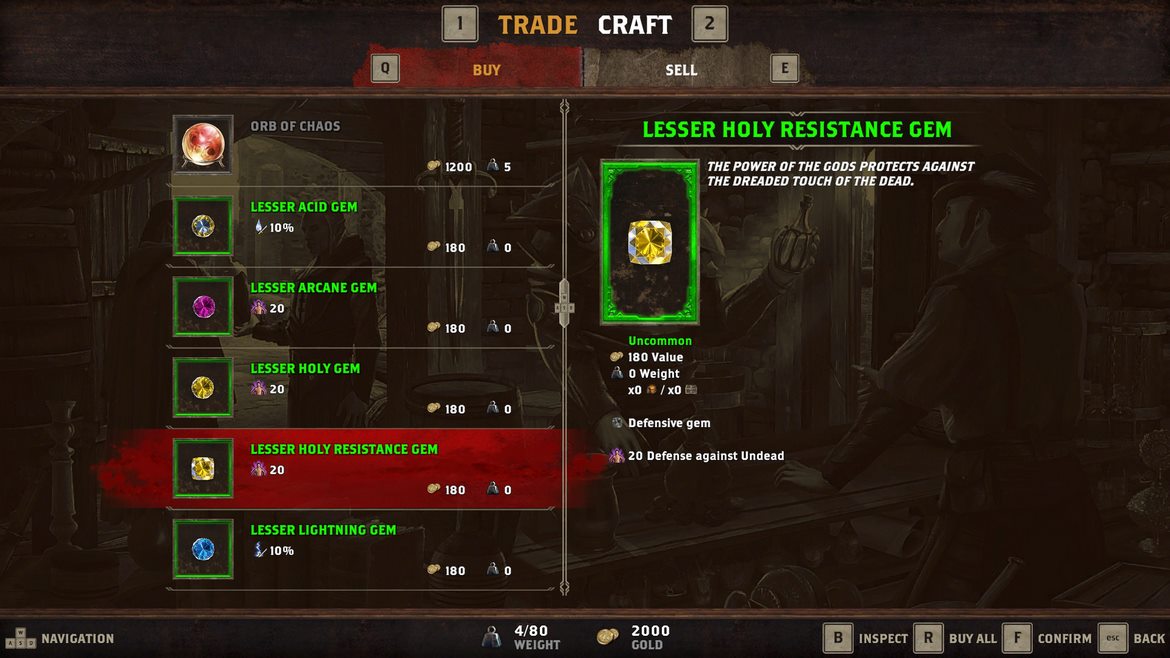Switch to the Sell tab
1170x658 pixels.
681,70
